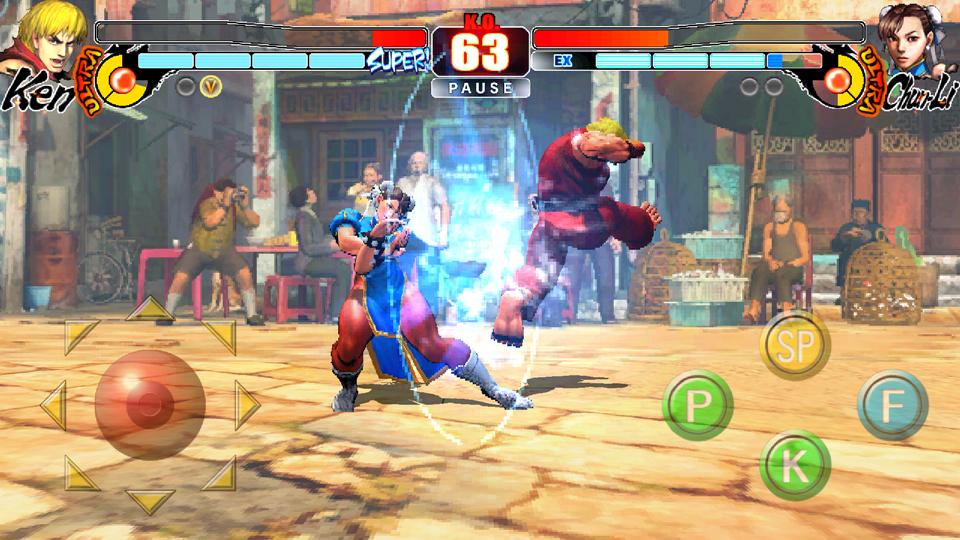960x540 pixels.
Task: Tap the right arrow on the d-pad
Action: click(x=246, y=405)
